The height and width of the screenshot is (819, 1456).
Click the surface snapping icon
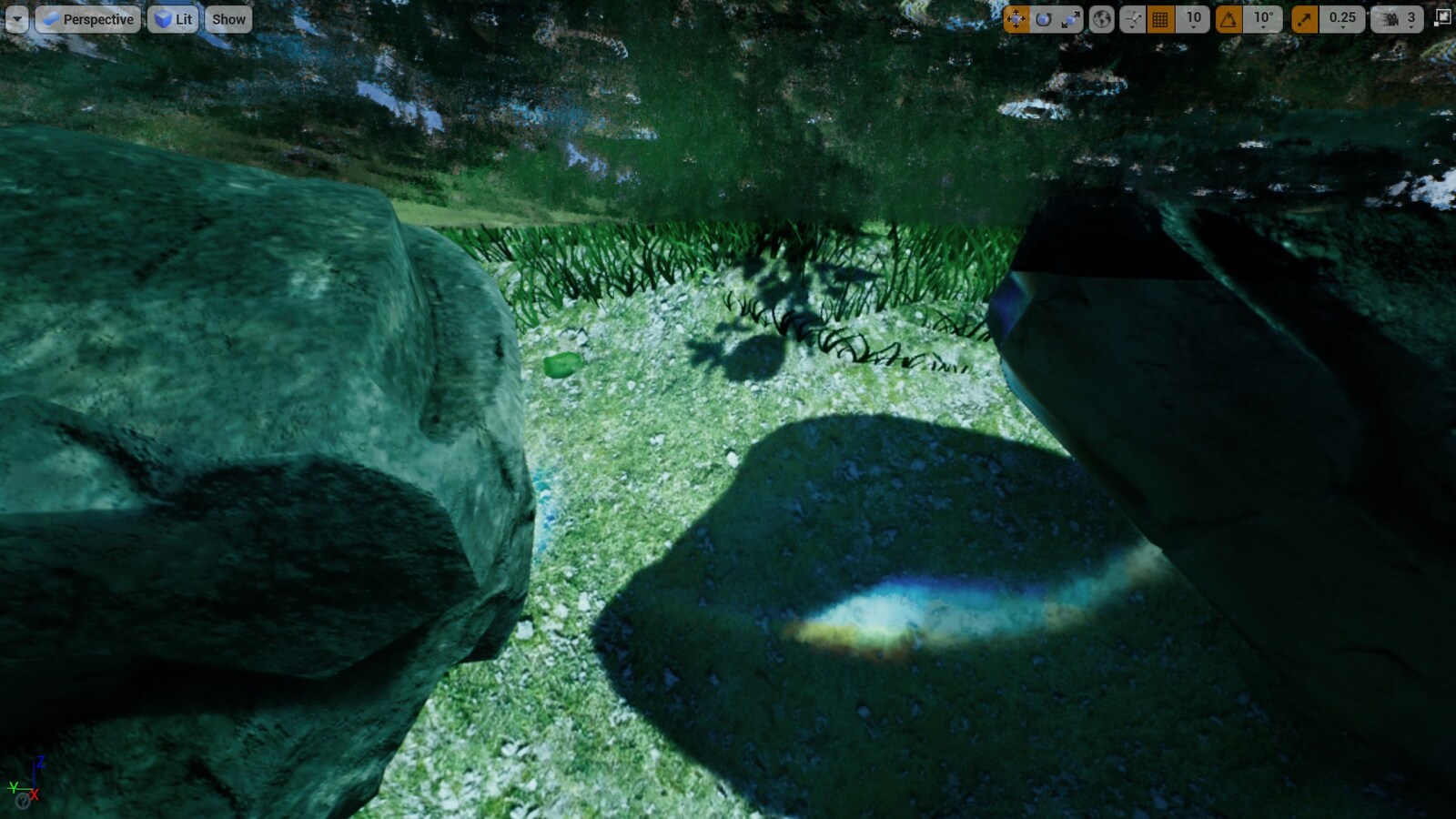tap(1131, 18)
